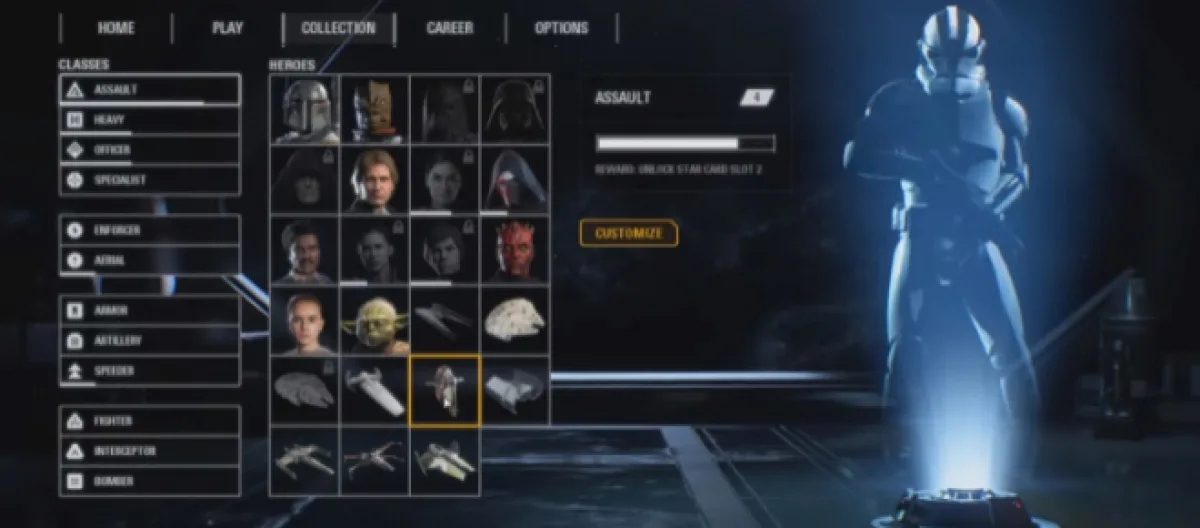1200x528 pixels.
Task: Select the Officer class
Action: (150, 150)
